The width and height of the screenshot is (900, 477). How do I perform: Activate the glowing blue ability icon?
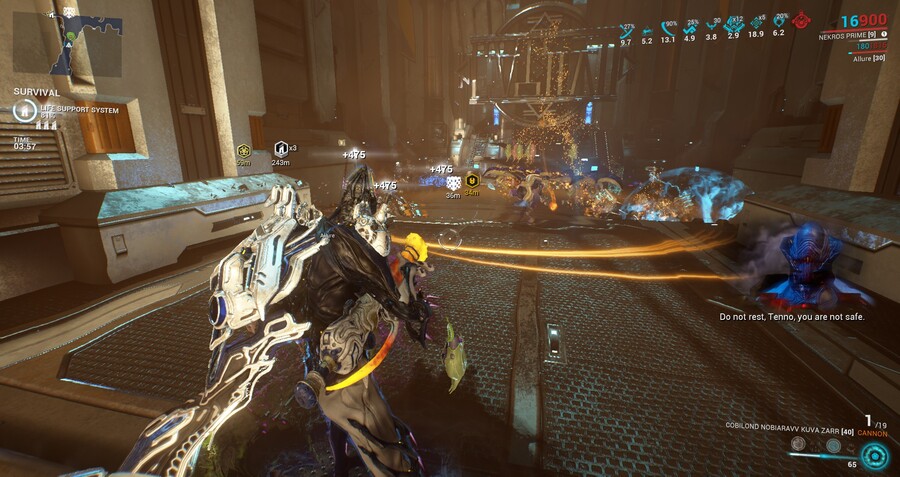(x=875, y=455)
